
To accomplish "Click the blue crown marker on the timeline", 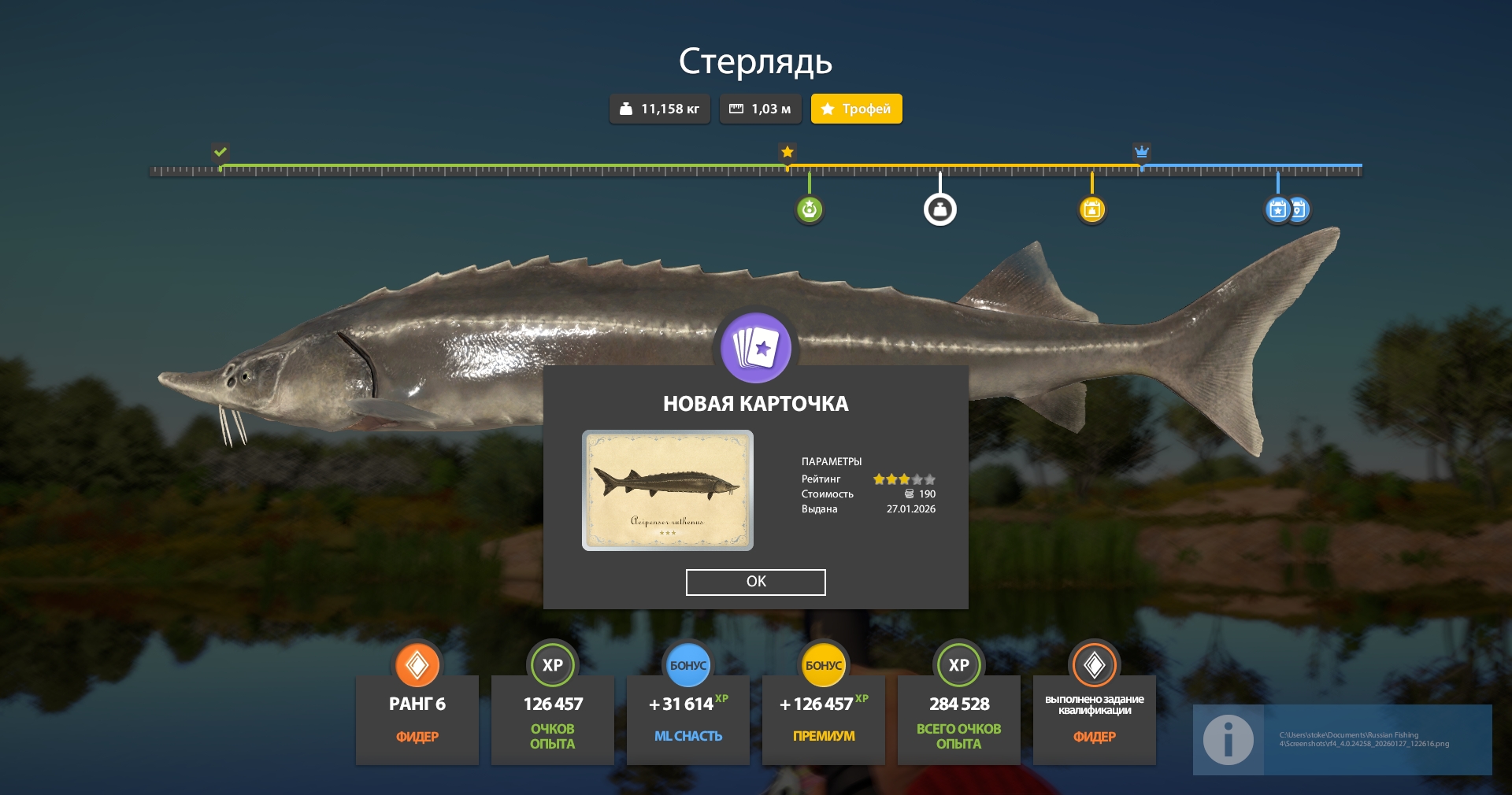I will click(1142, 152).
